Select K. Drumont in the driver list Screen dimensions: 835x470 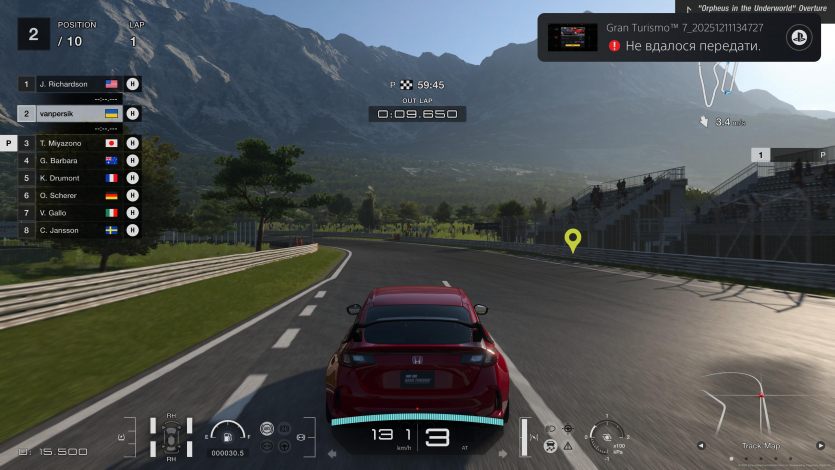coord(67,177)
